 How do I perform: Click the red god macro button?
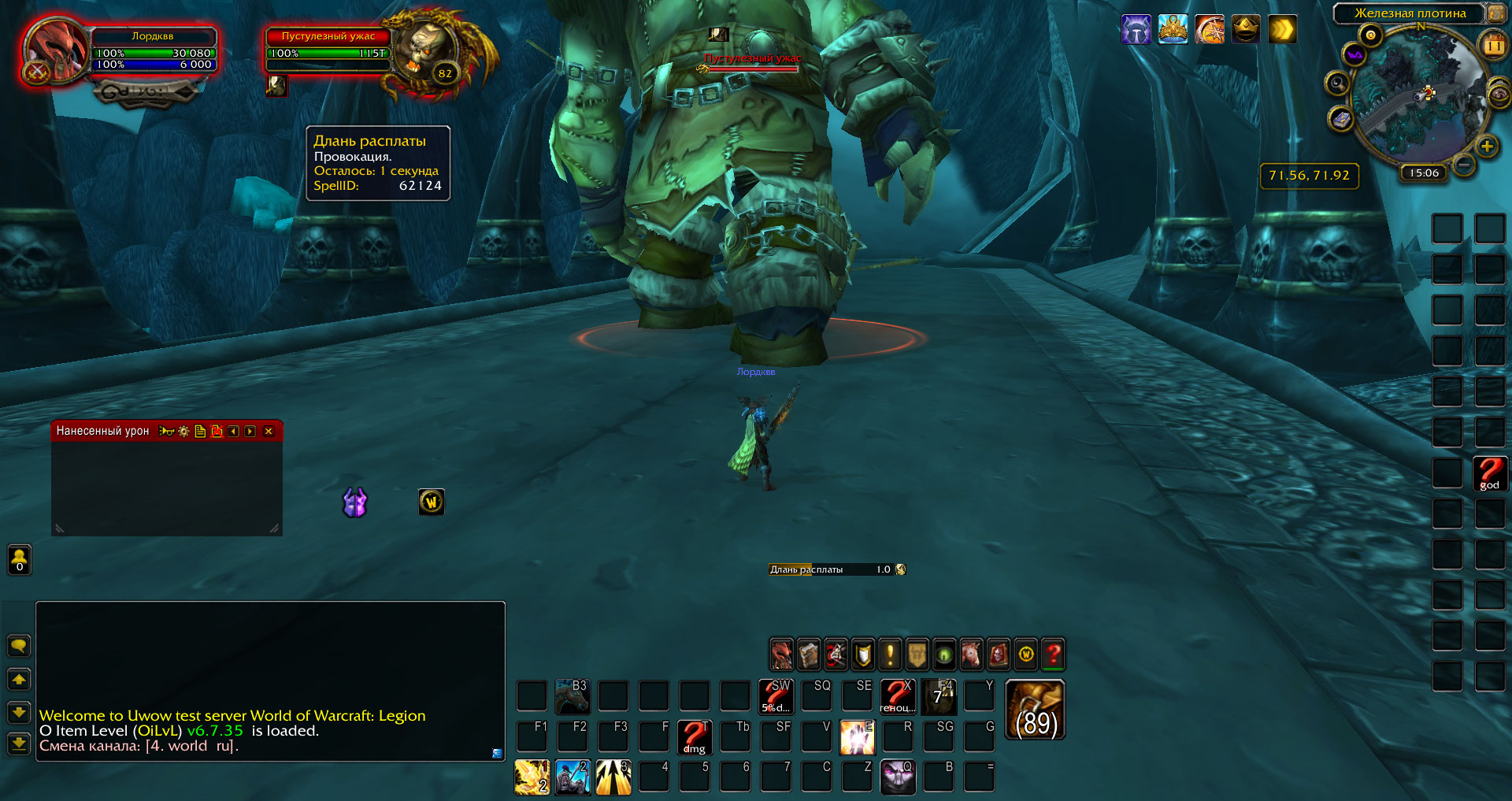click(1489, 473)
